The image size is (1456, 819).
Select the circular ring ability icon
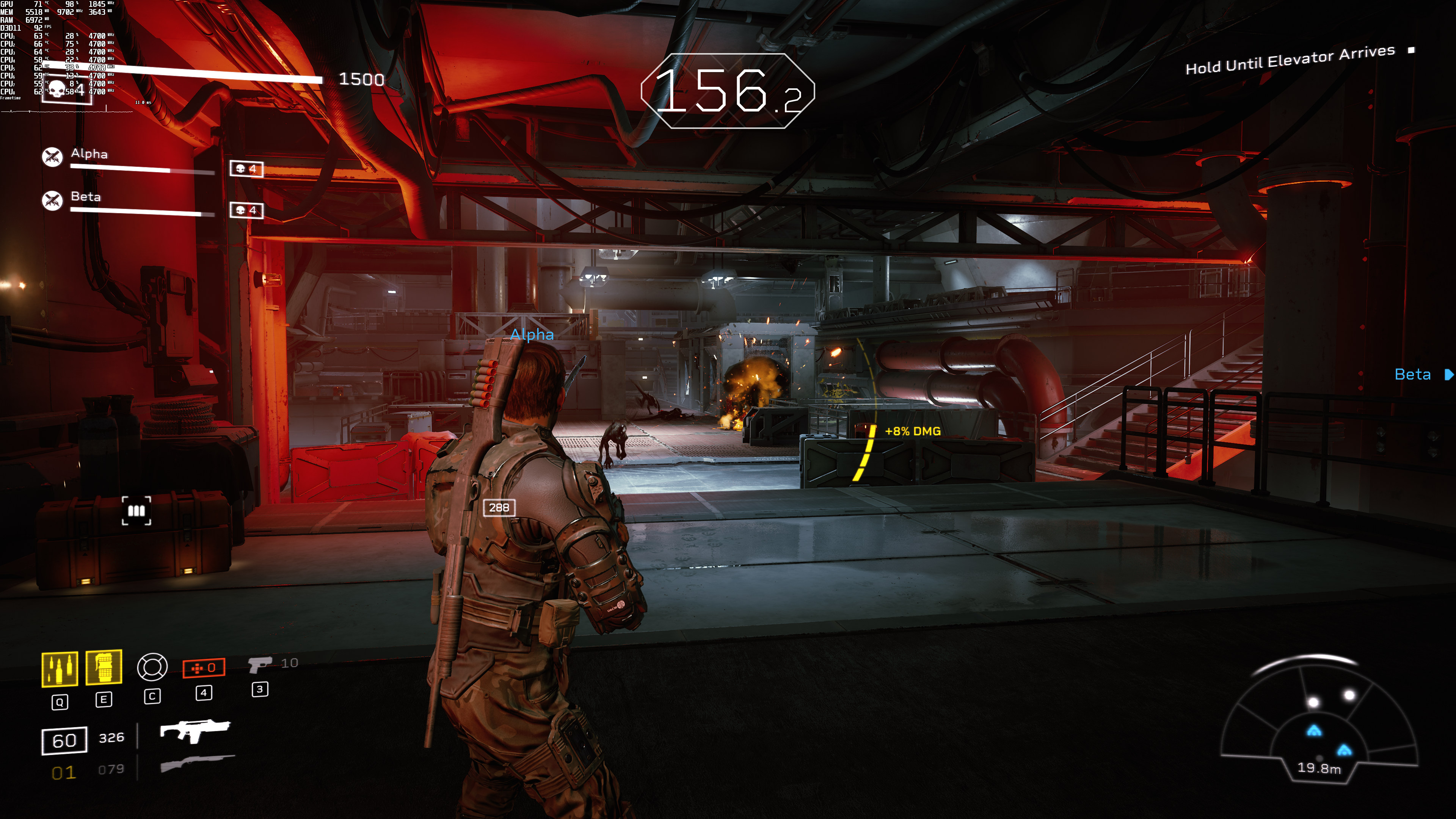[152, 667]
